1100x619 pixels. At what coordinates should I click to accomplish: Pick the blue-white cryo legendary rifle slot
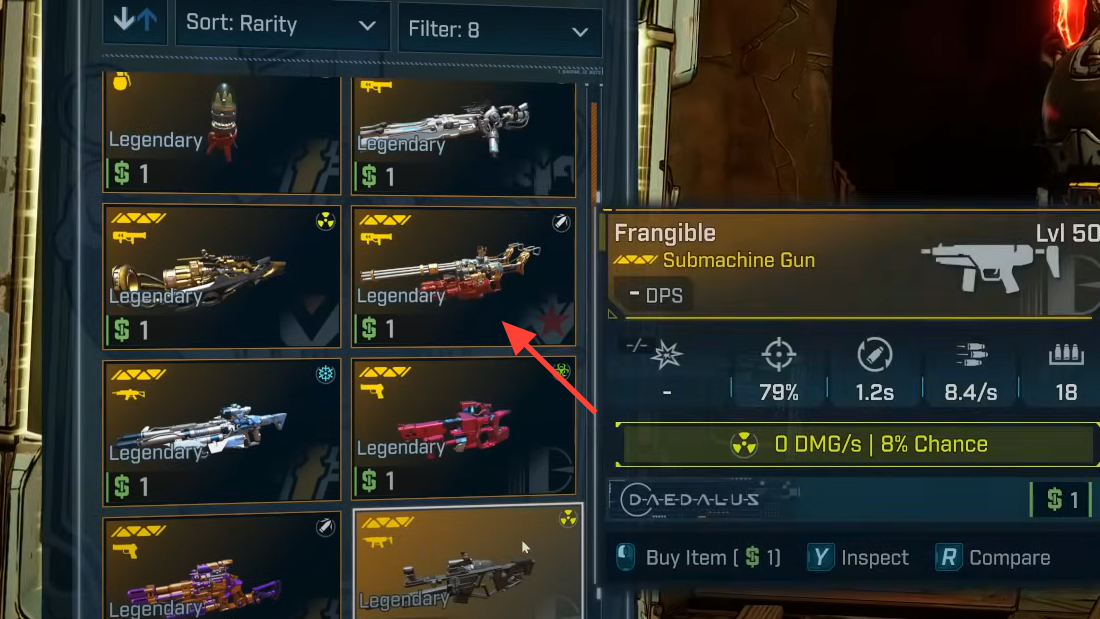[x=222, y=429]
